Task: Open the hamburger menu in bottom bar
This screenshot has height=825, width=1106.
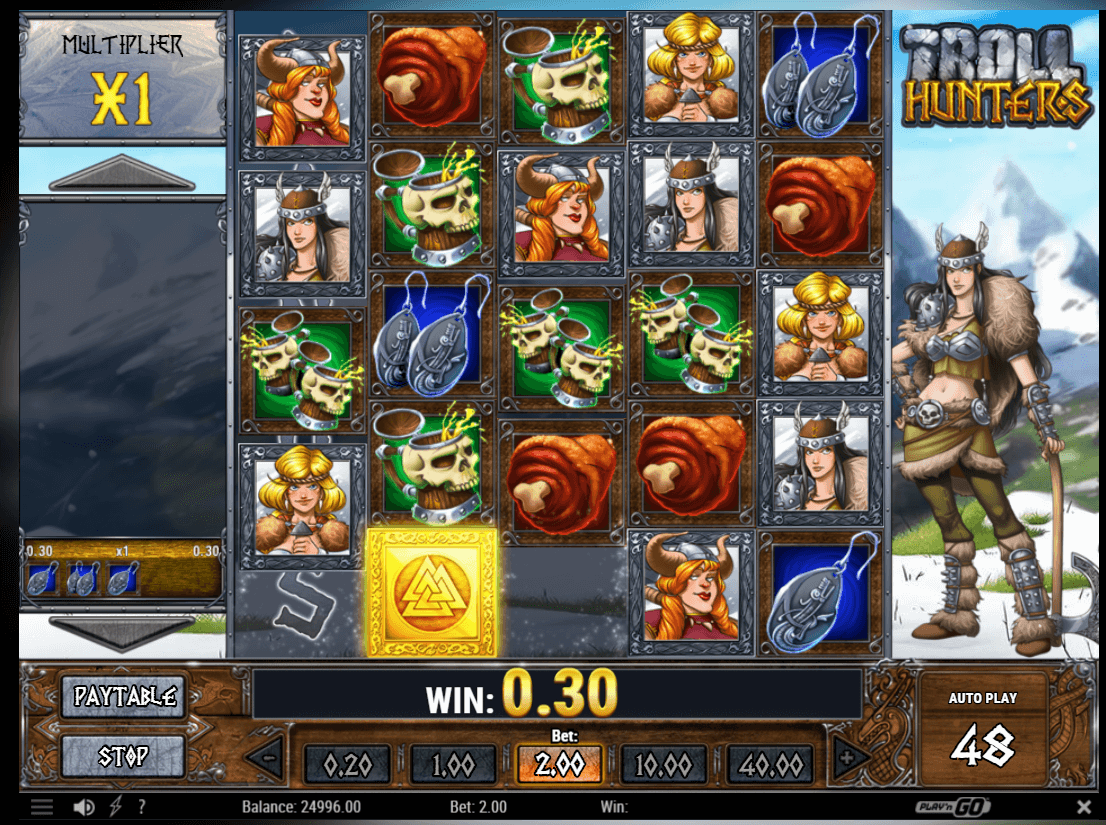Action: pyautogui.click(x=41, y=807)
